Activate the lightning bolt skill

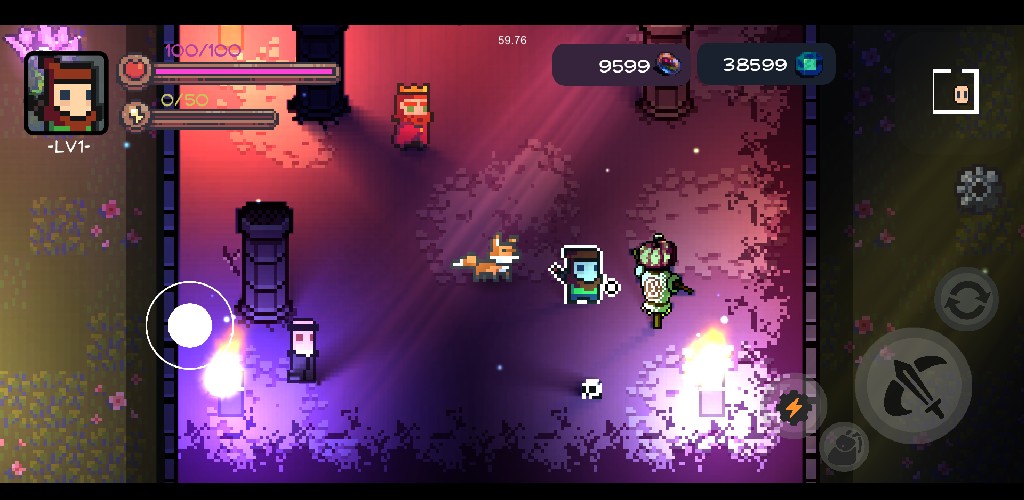794,407
